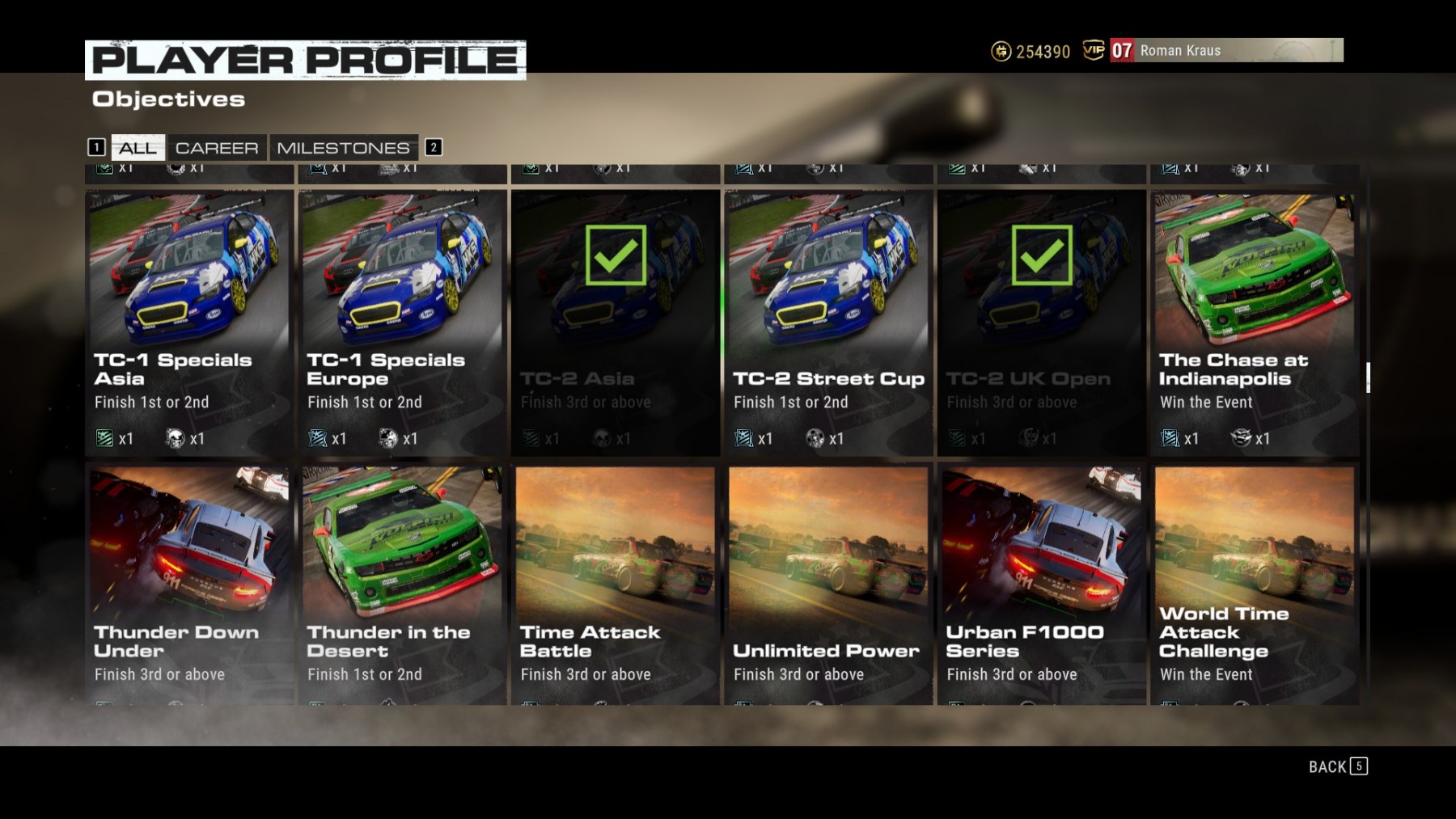This screenshot has width=1456, height=819.
Task: Select the TC-1 Specials Asia objective
Action: tap(189, 323)
